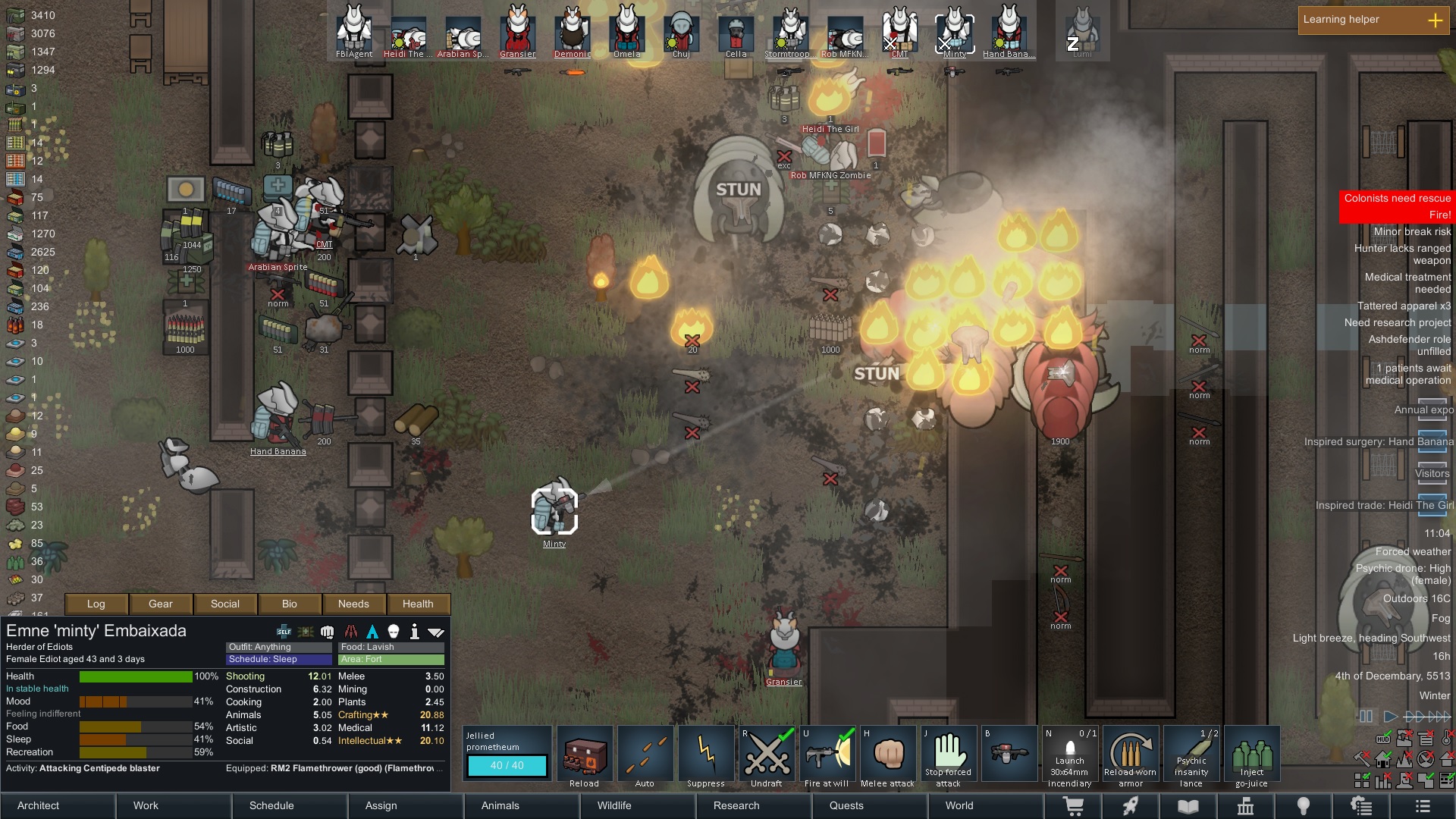
Task: Activate the Suppress command
Action: click(x=706, y=755)
